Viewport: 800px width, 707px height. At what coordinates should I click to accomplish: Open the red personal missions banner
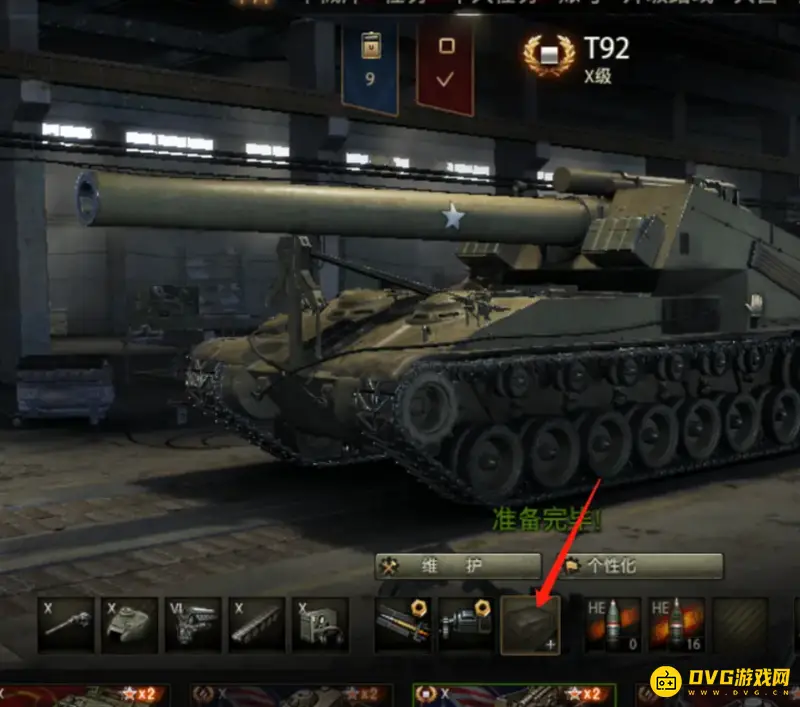click(x=446, y=64)
